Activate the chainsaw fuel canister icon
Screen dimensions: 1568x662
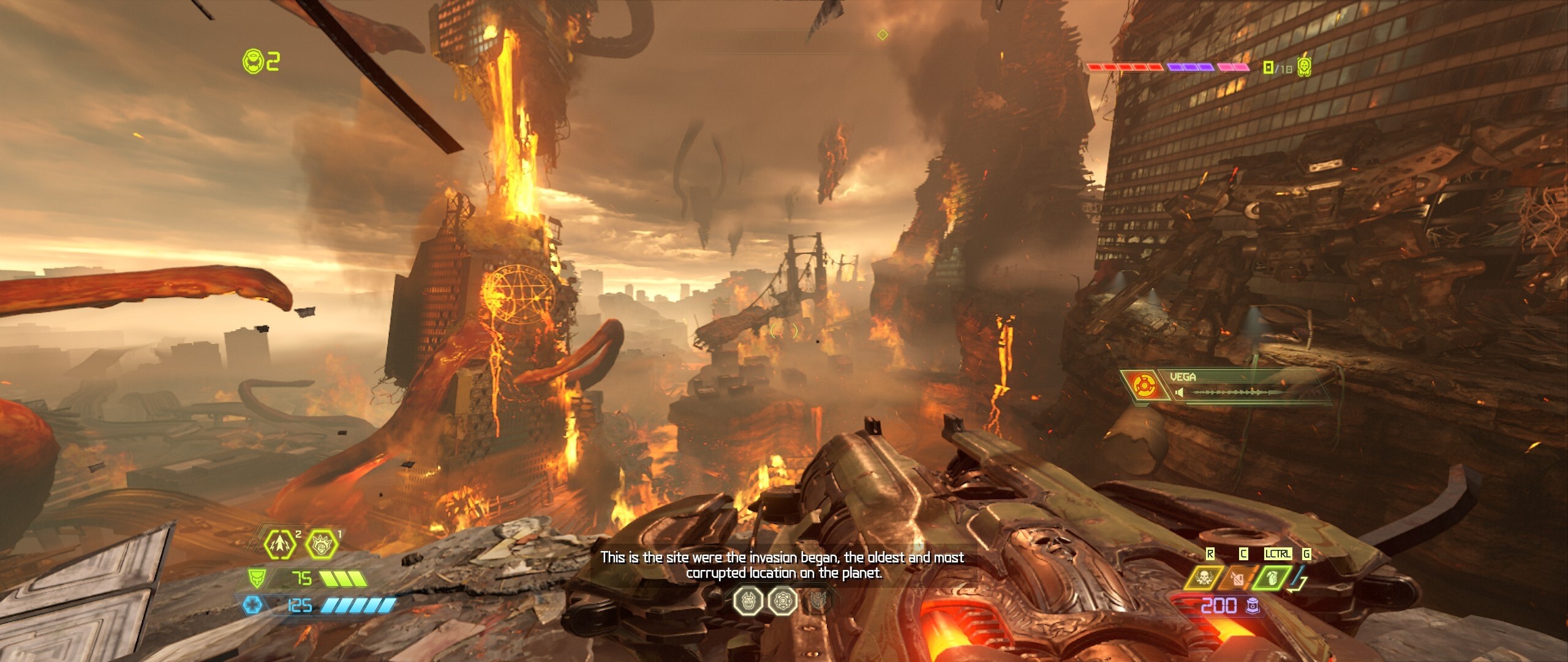coord(1237,577)
